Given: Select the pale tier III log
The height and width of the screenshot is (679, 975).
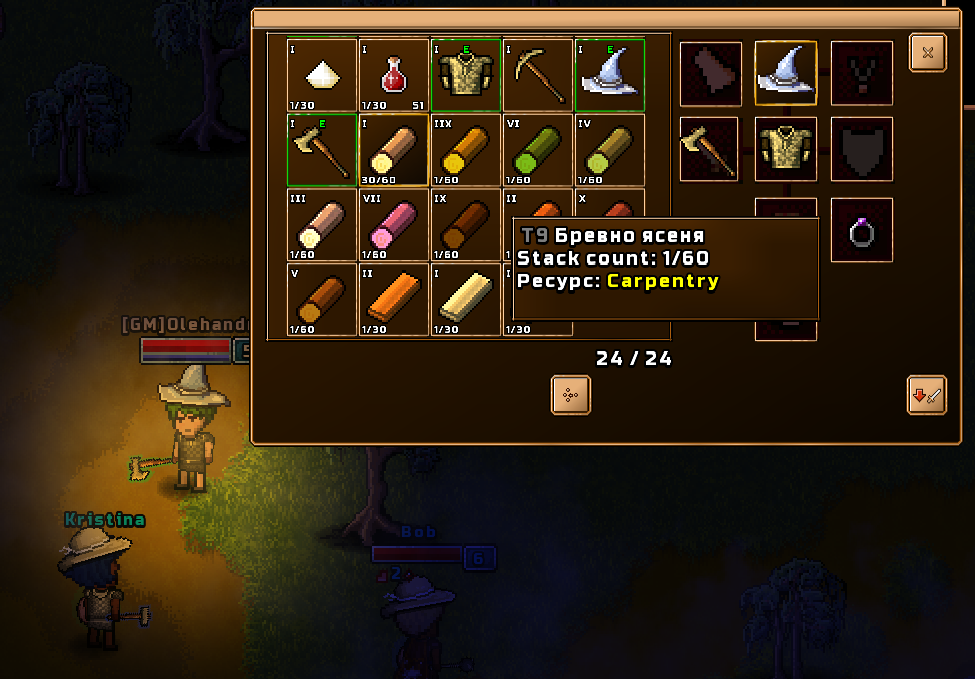Looking at the screenshot, I should click(322, 225).
